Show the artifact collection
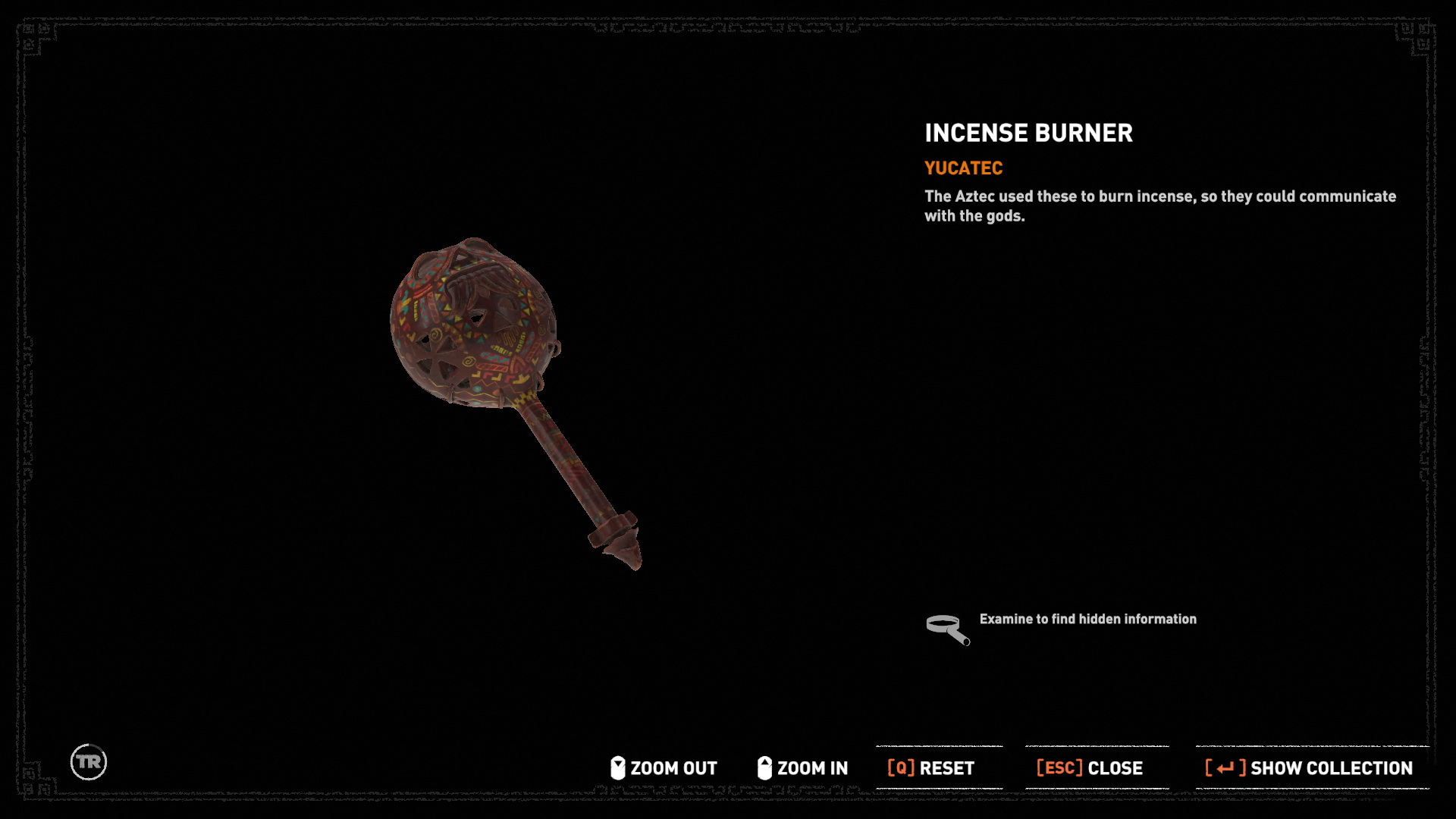Screen dimensions: 1456x819 click(1310, 768)
